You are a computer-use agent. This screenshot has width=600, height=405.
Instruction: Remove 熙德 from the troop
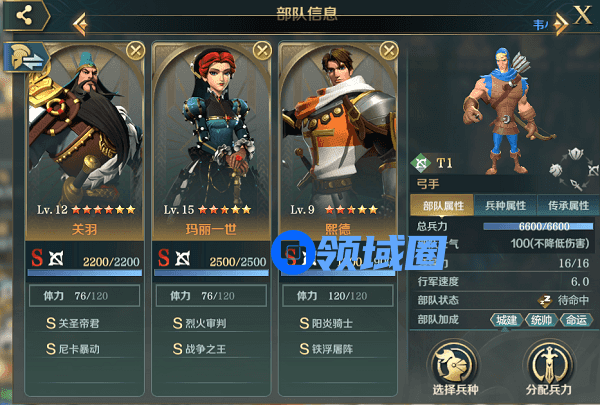point(390,50)
